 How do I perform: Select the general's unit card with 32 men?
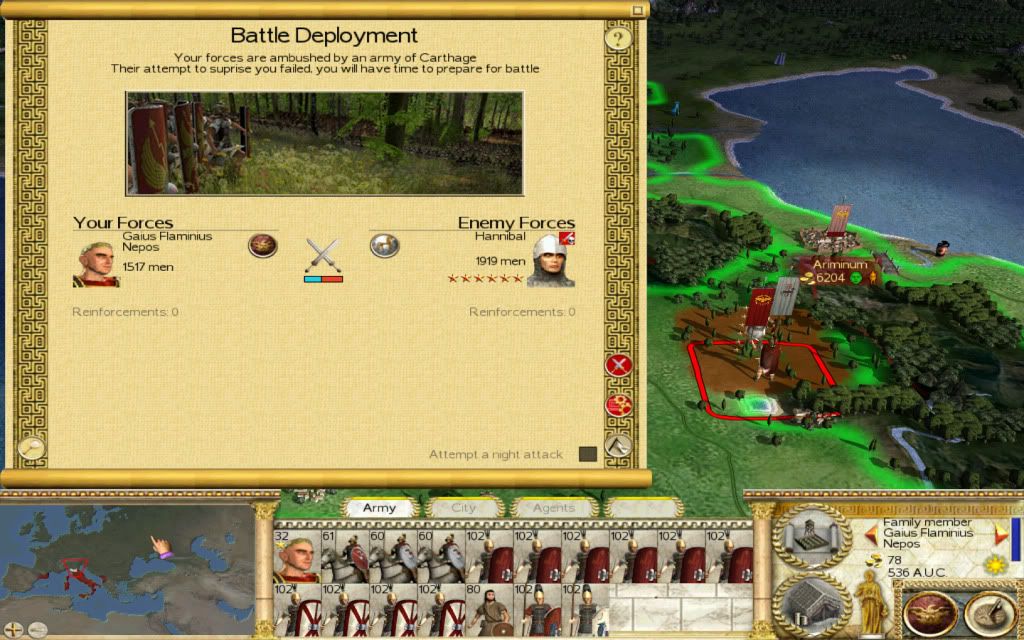click(296, 557)
